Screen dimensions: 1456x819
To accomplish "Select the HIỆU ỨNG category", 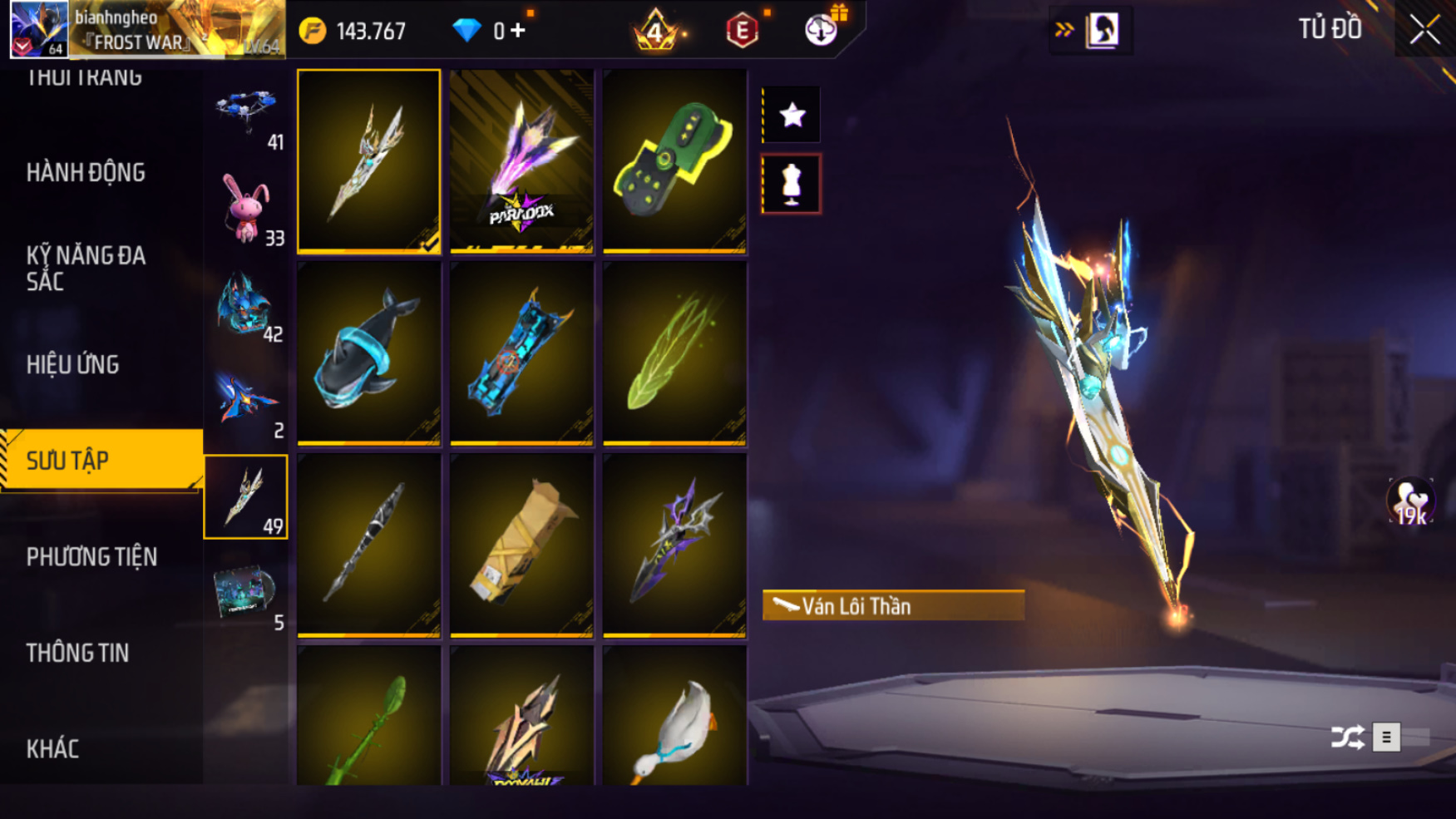I will coord(73,365).
